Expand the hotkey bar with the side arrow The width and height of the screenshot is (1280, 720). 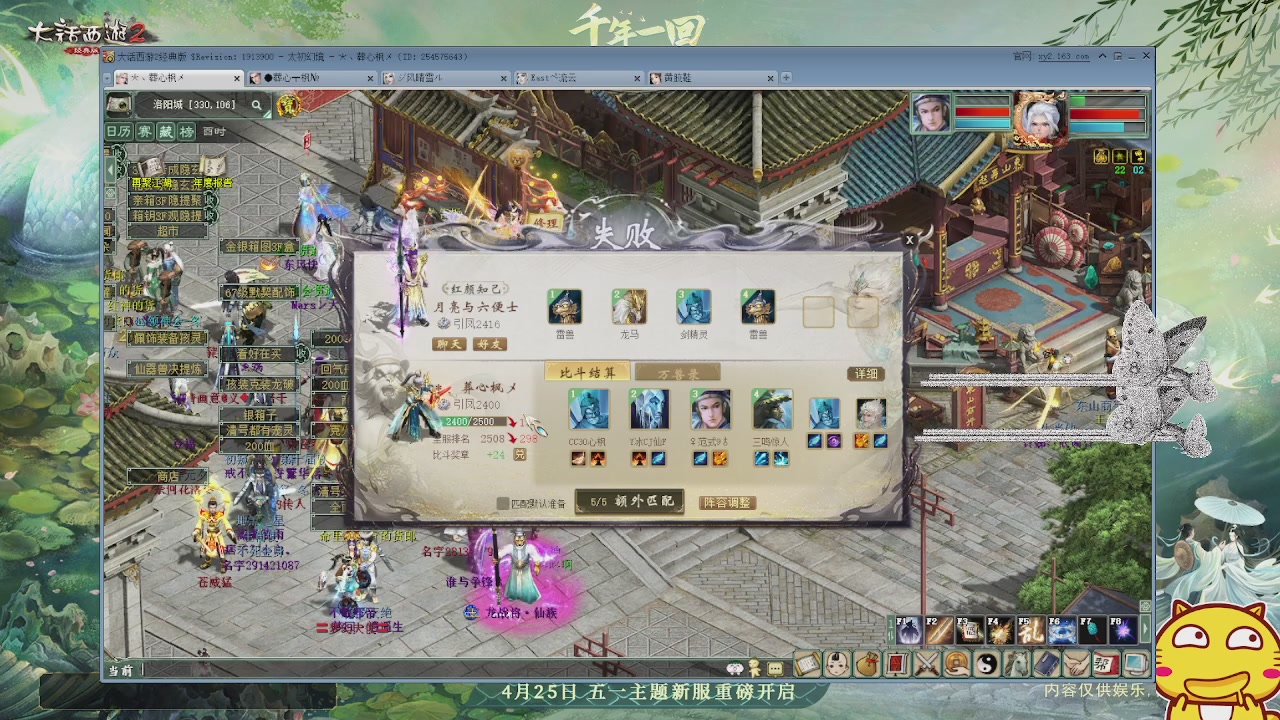[x=1145, y=628]
